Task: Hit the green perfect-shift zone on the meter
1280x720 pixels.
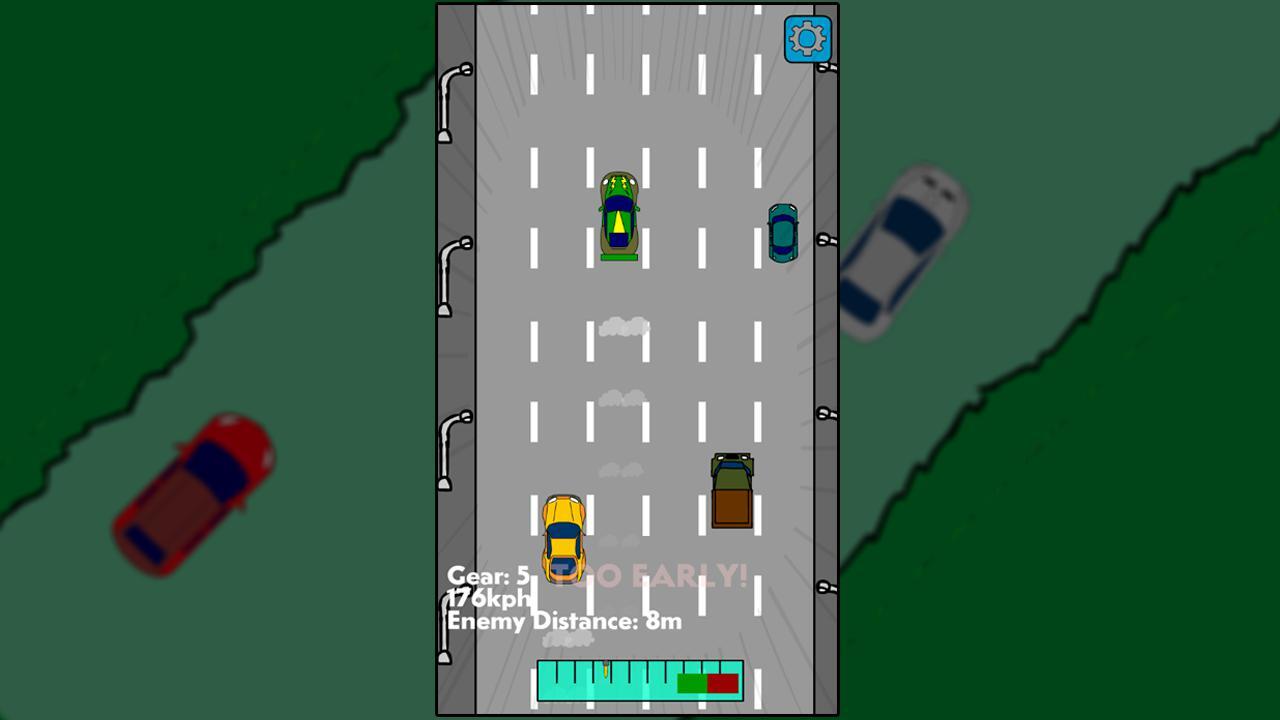Action: pos(693,683)
